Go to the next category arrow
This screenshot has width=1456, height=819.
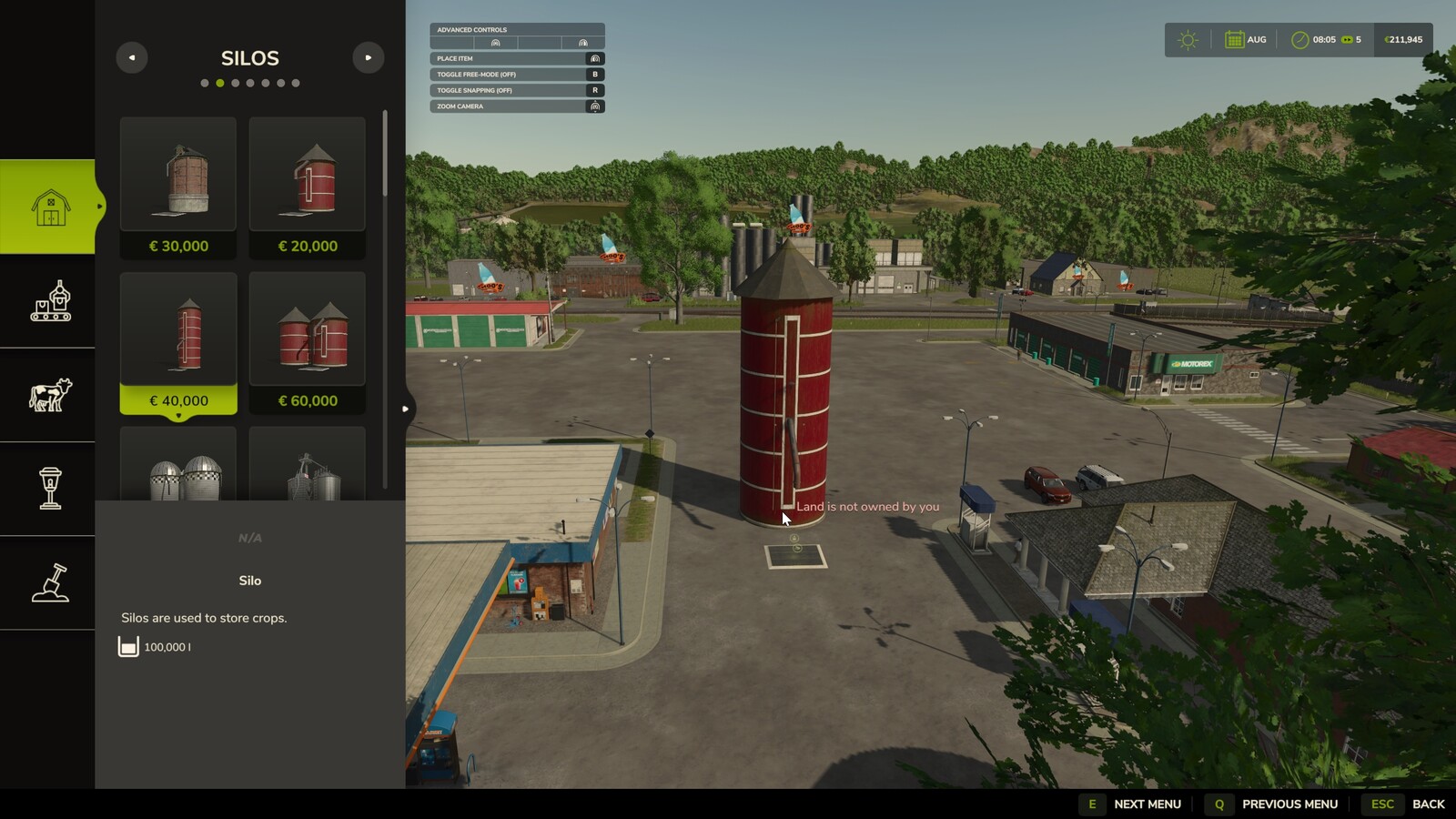[x=368, y=57]
